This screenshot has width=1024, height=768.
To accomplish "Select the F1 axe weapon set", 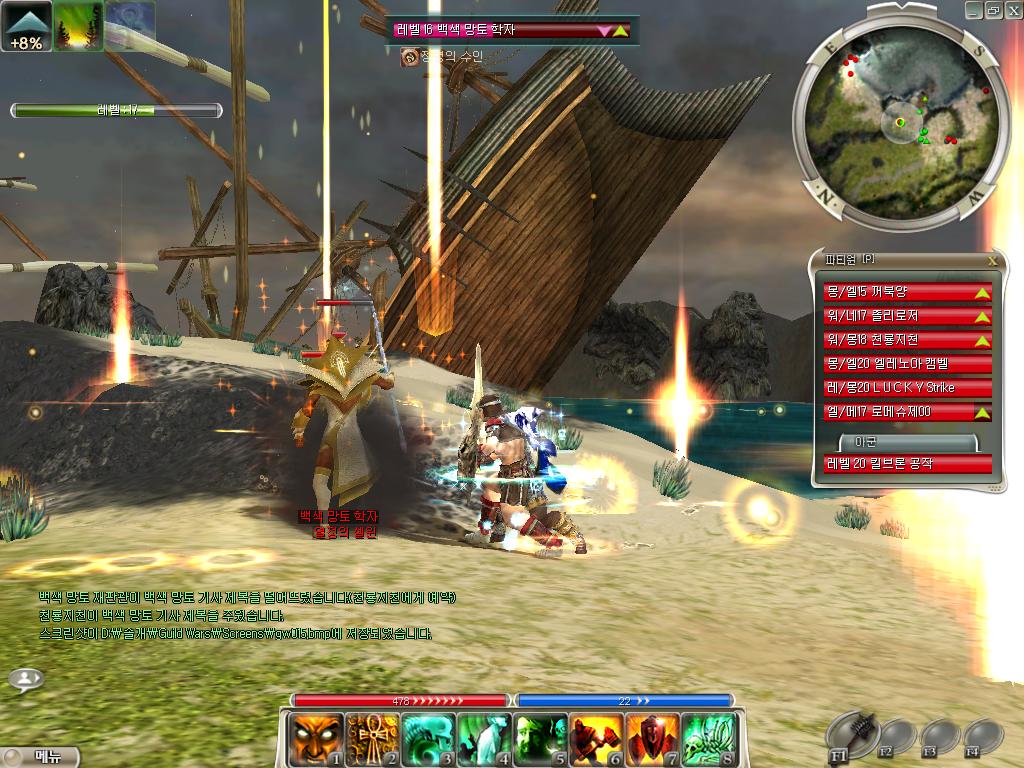I will 853,735.
